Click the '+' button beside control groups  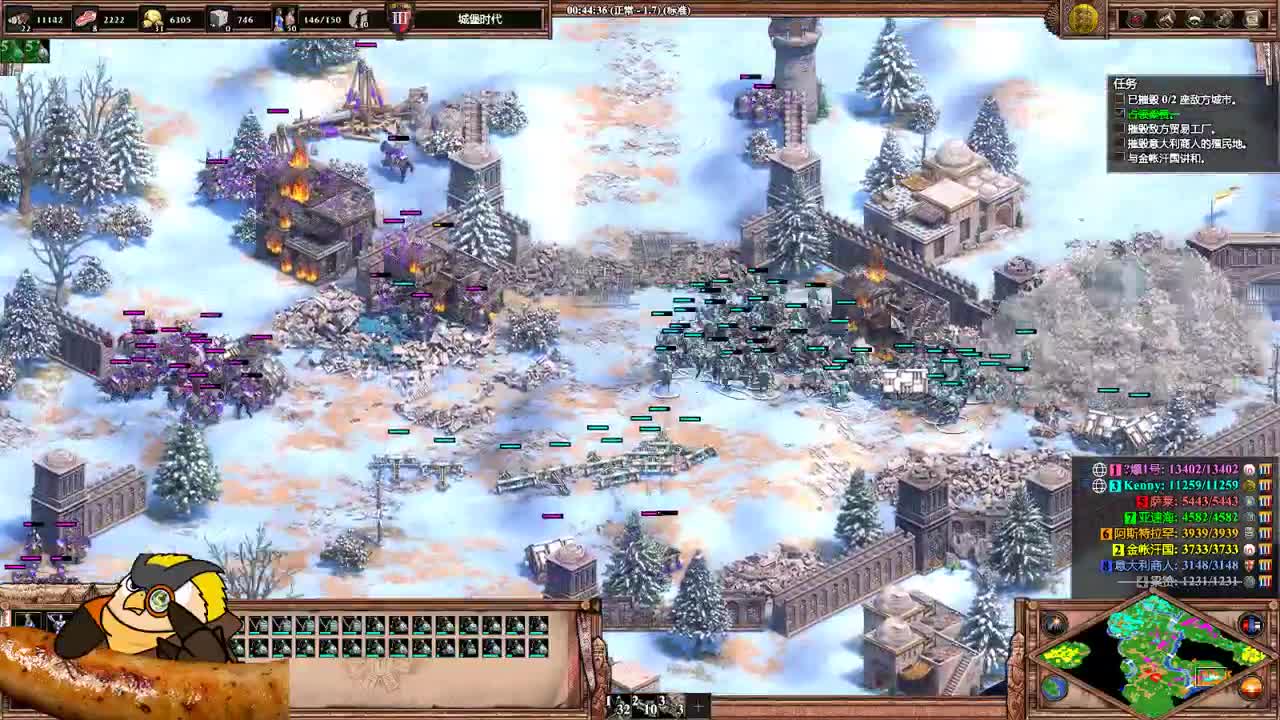[699, 706]
